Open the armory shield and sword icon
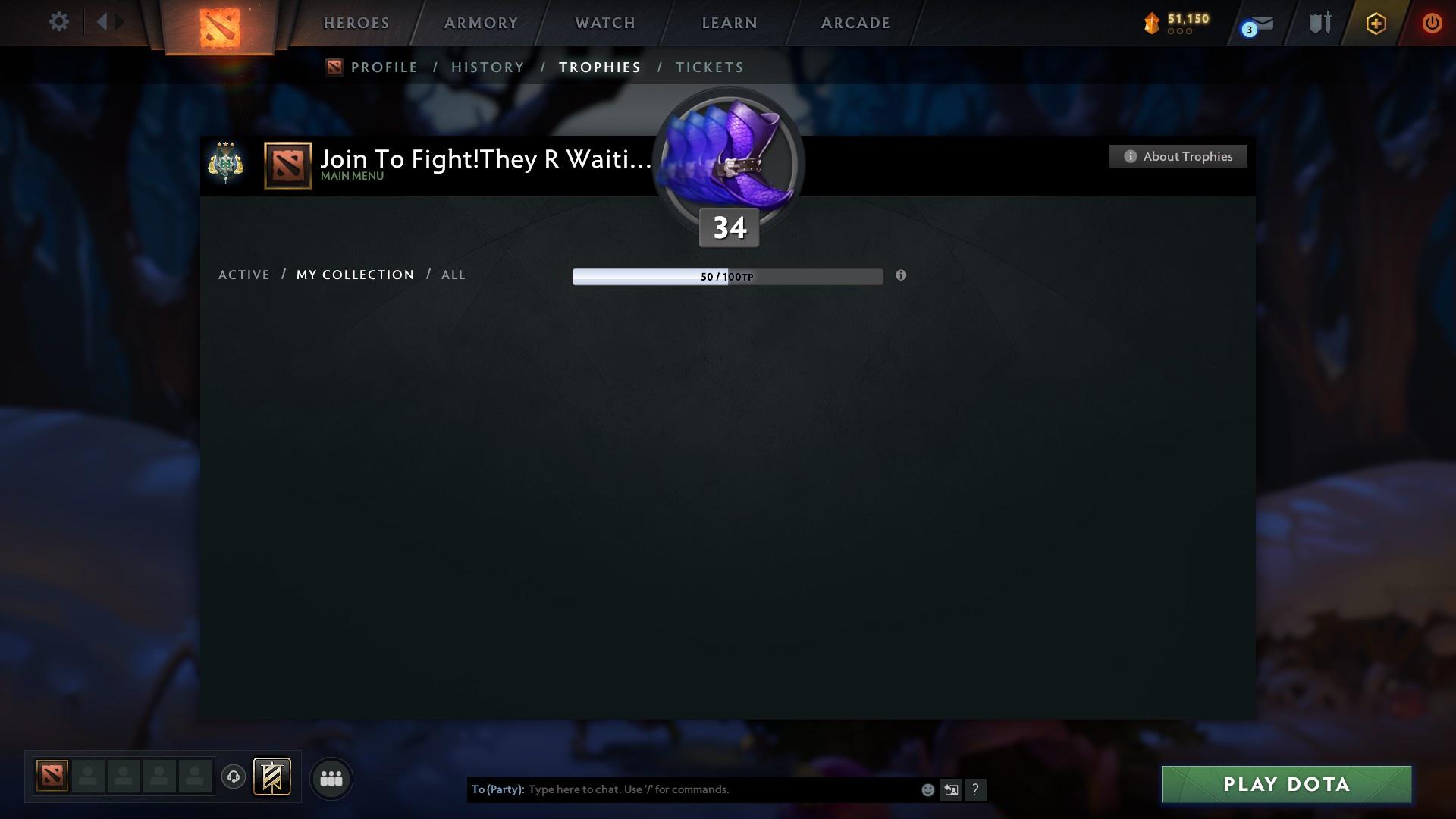 (1319, 23)
